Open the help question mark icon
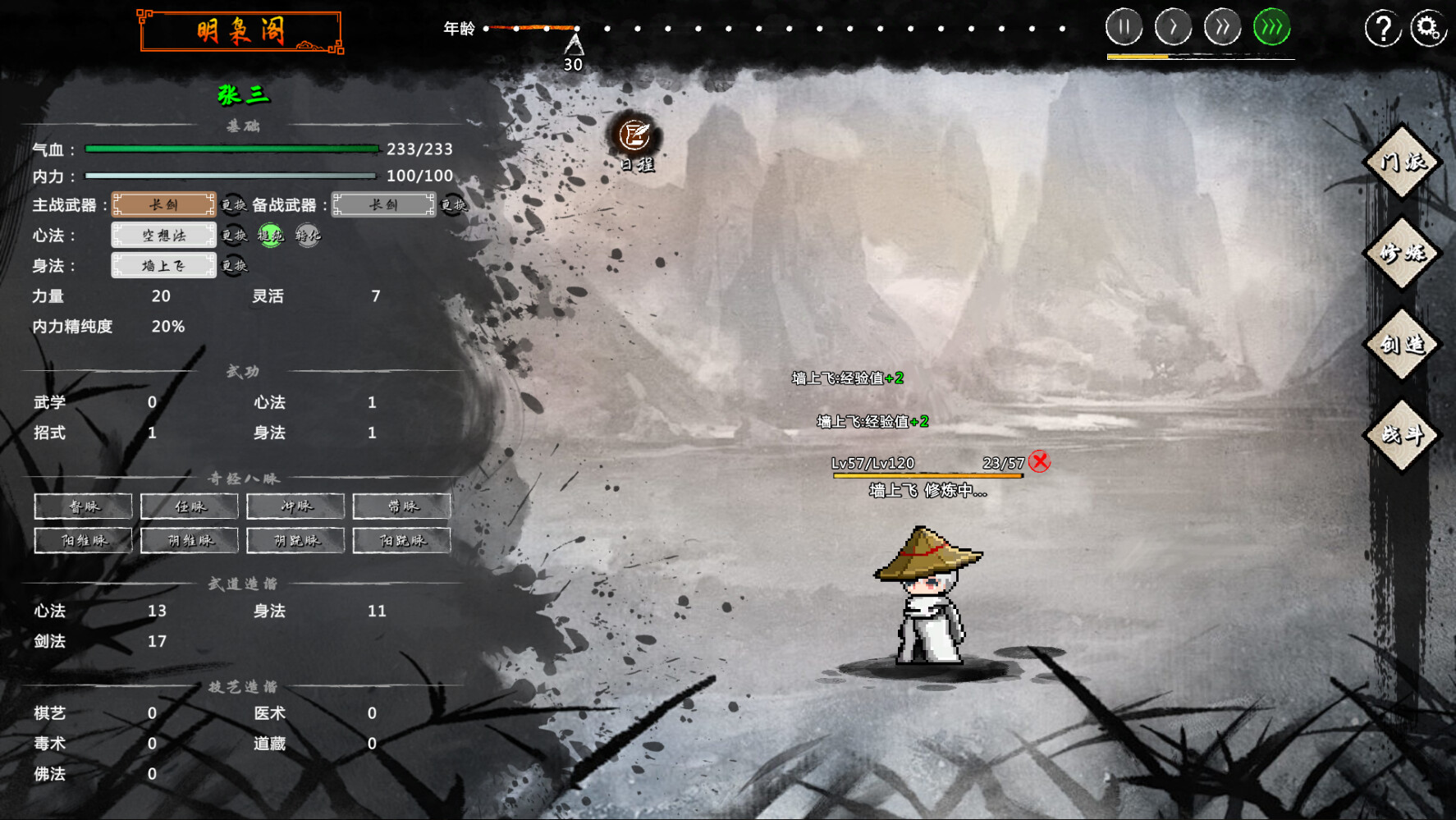The image size is (1456, 820). coord(1384,27)
